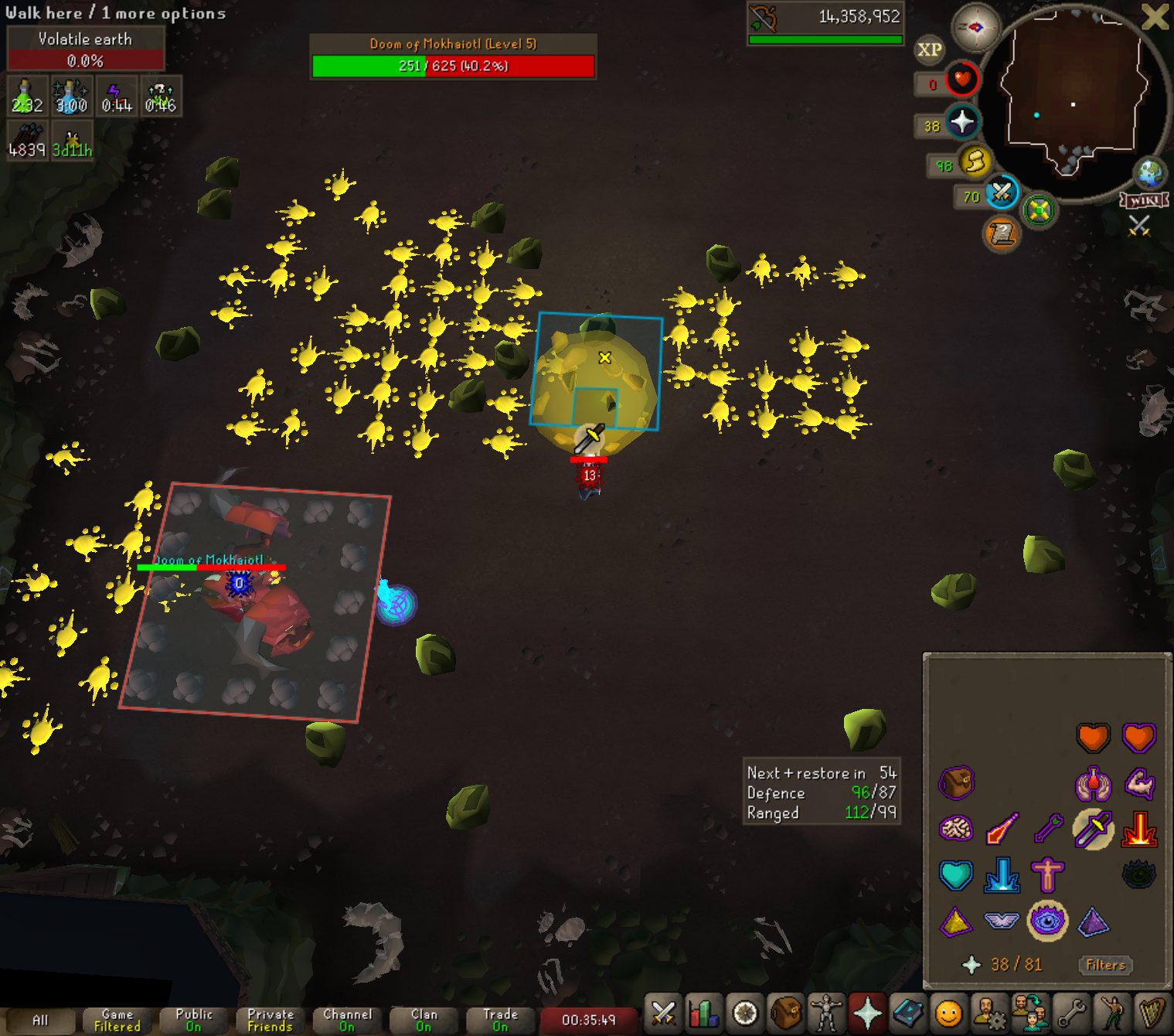Viewport: 1174px width, 1036px height.
Task: Activate the red Smite-style flame prayer
Action: [x=1139, y=830]
